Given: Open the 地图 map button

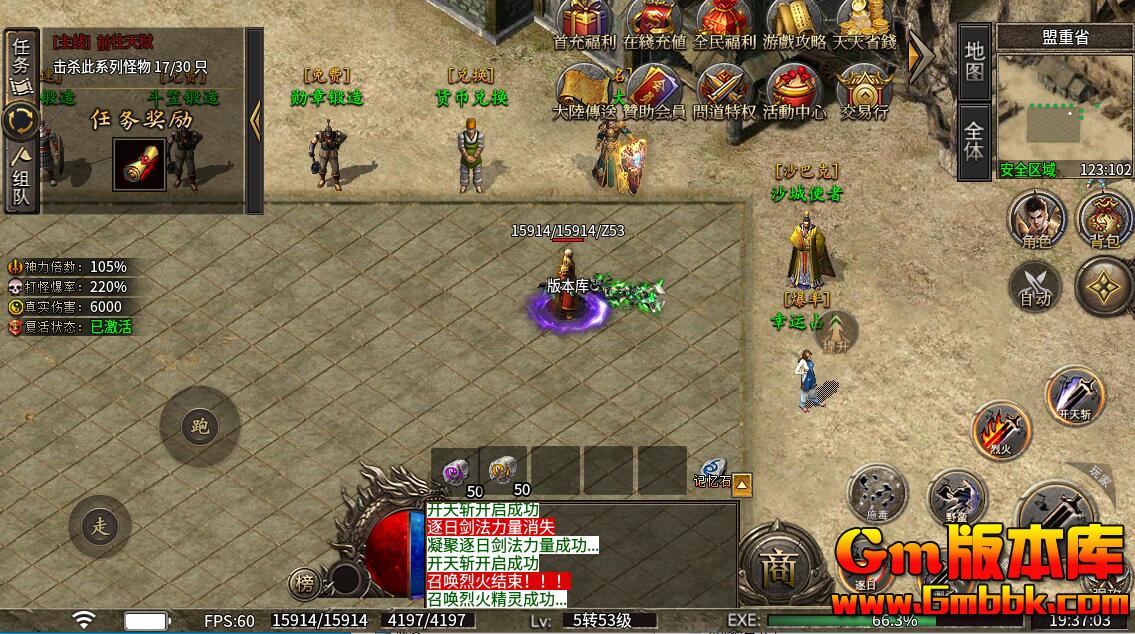Looking at the screenshot, I should pyautogui.click(x=975, y=61).
